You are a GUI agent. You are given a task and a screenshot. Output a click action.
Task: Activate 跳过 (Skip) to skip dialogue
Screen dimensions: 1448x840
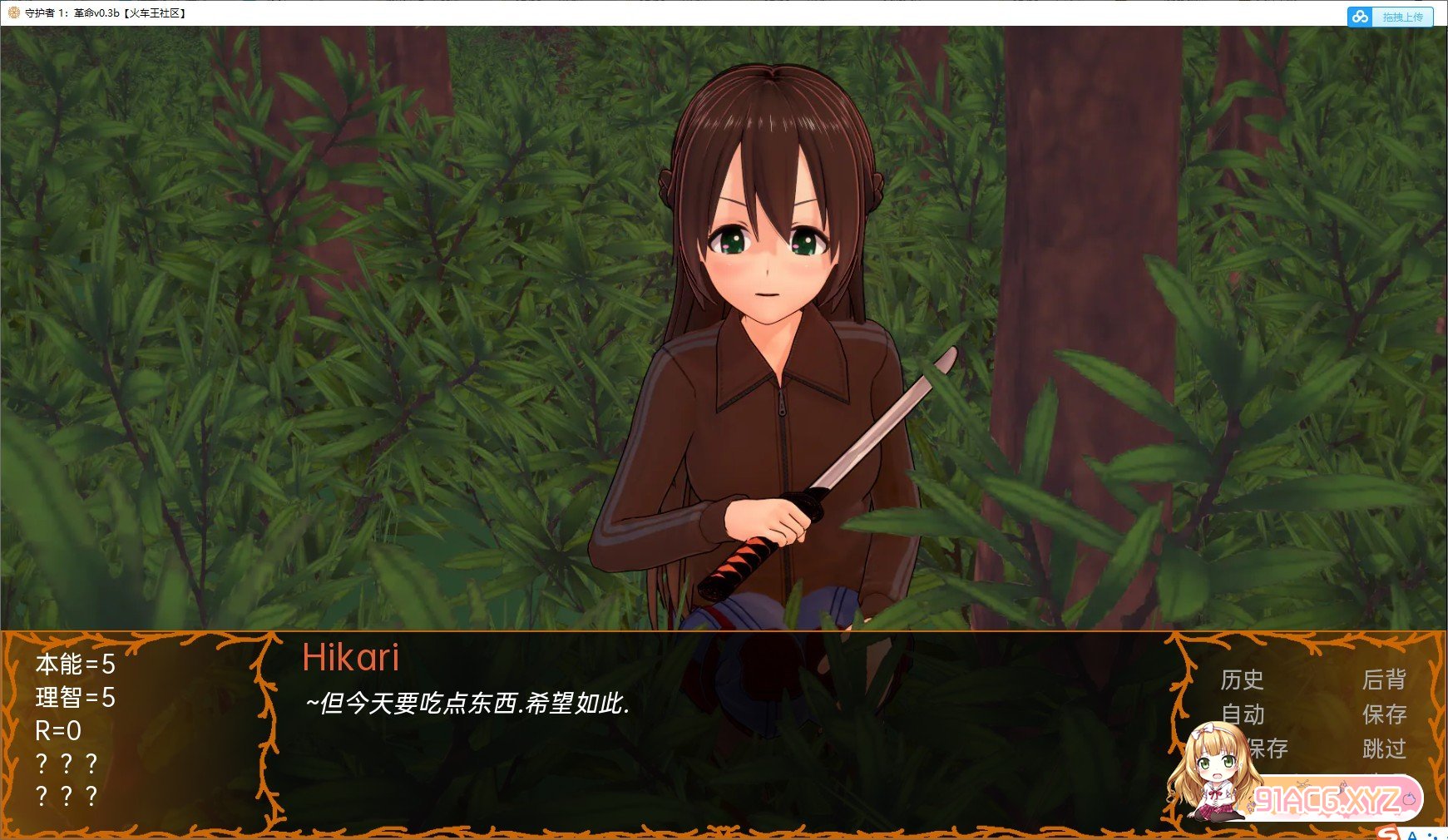coord(1384,749)
